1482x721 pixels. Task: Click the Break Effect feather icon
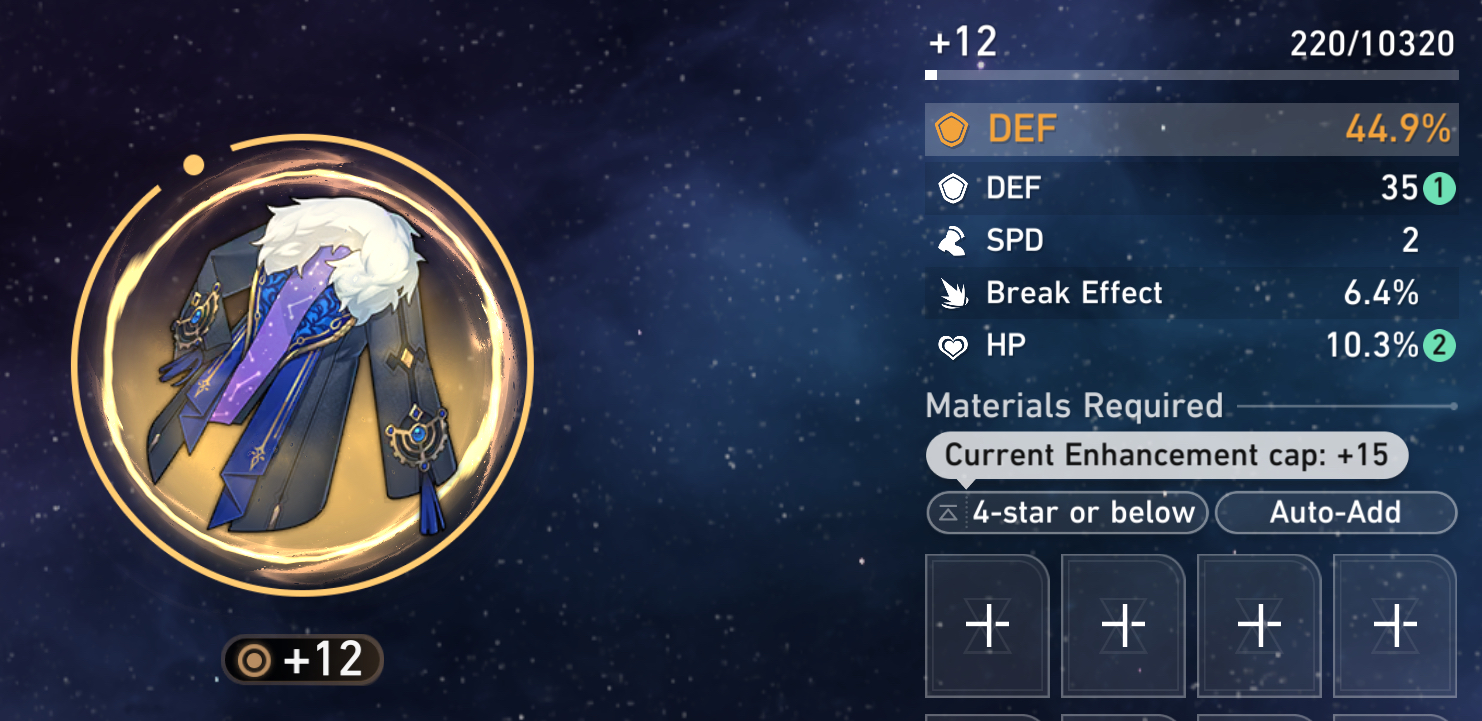pos(952,292)
